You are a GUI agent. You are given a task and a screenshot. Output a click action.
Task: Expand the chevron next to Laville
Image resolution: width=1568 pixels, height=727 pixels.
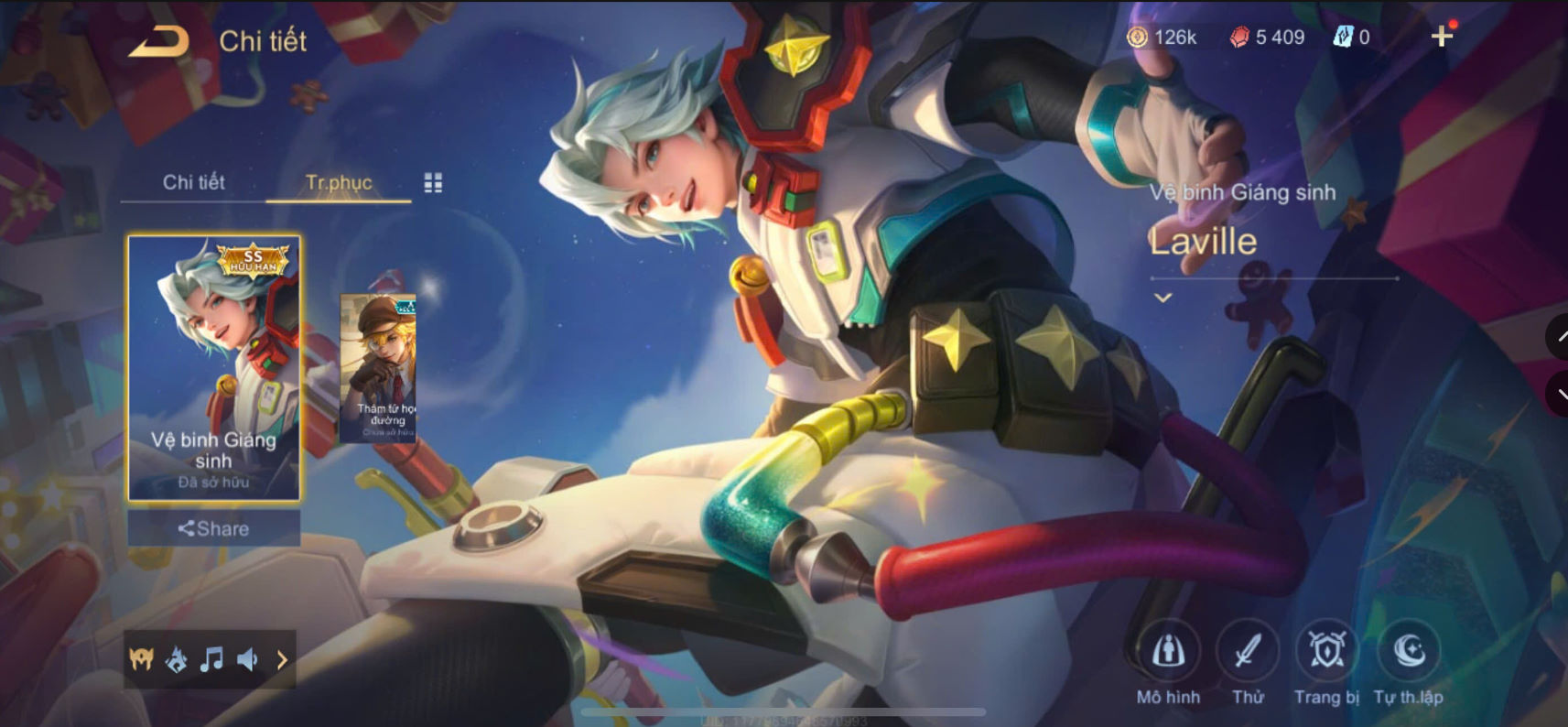tap(1162, 297)
